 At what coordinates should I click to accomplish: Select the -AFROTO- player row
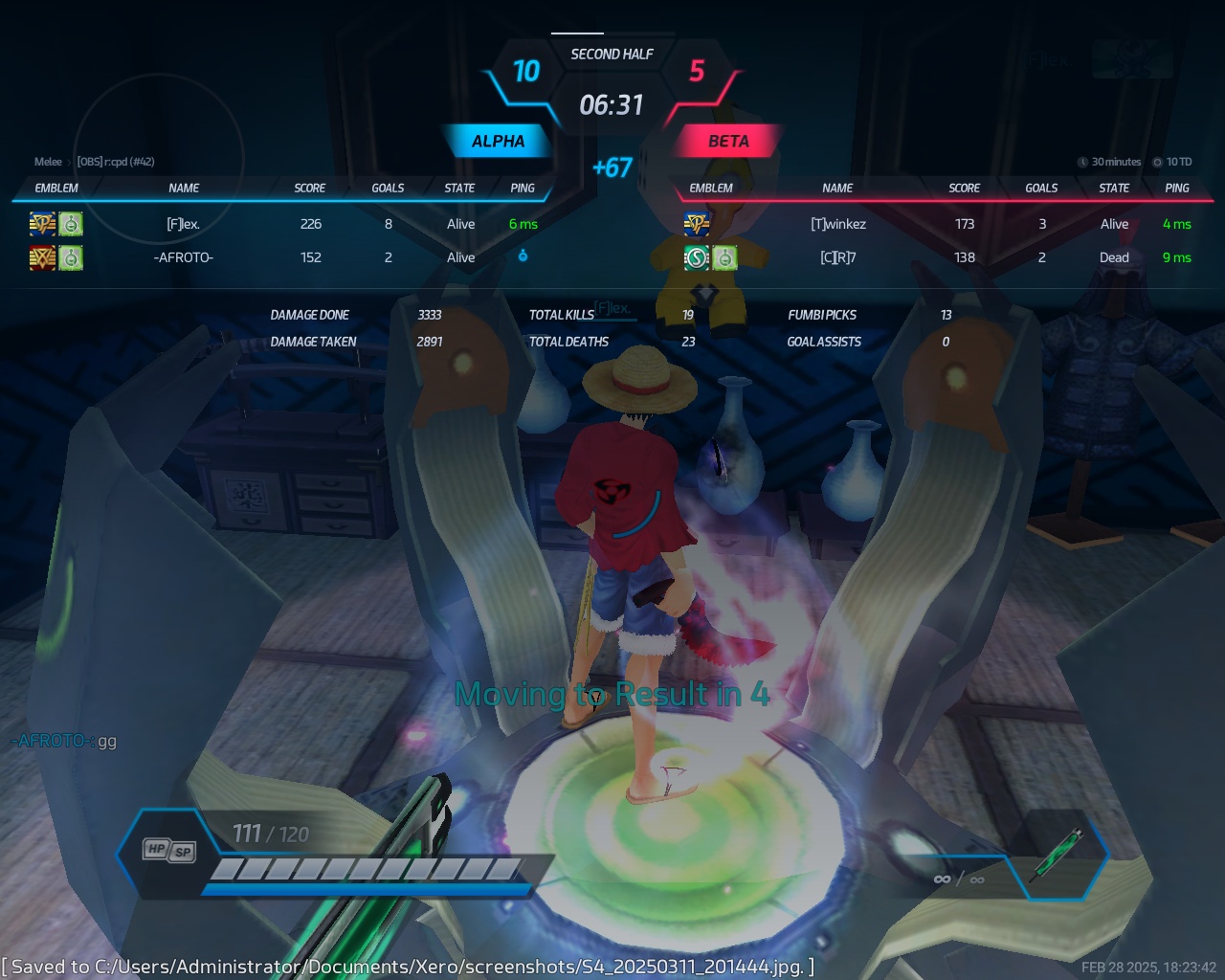[x=183, y=257]
